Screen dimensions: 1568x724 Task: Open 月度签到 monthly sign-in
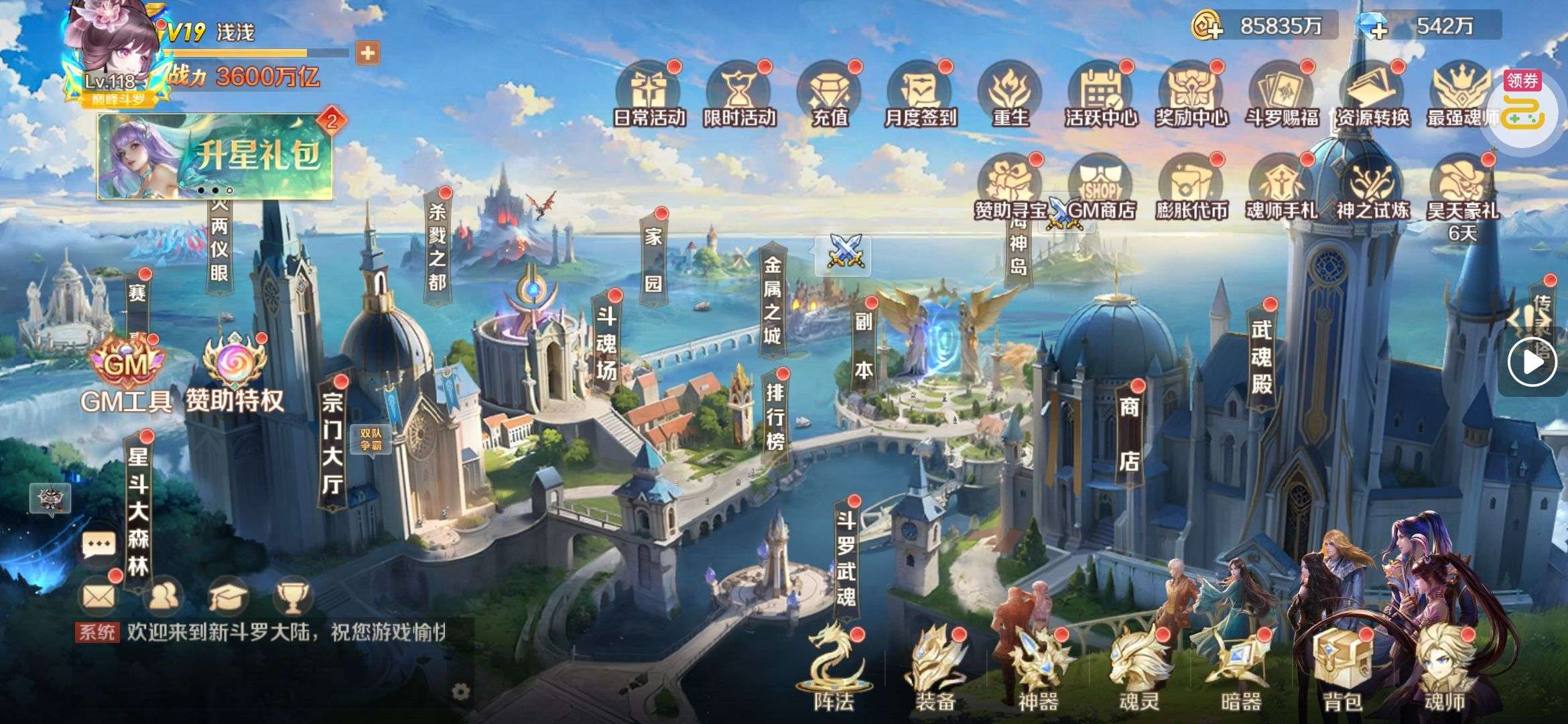(920, 96)
